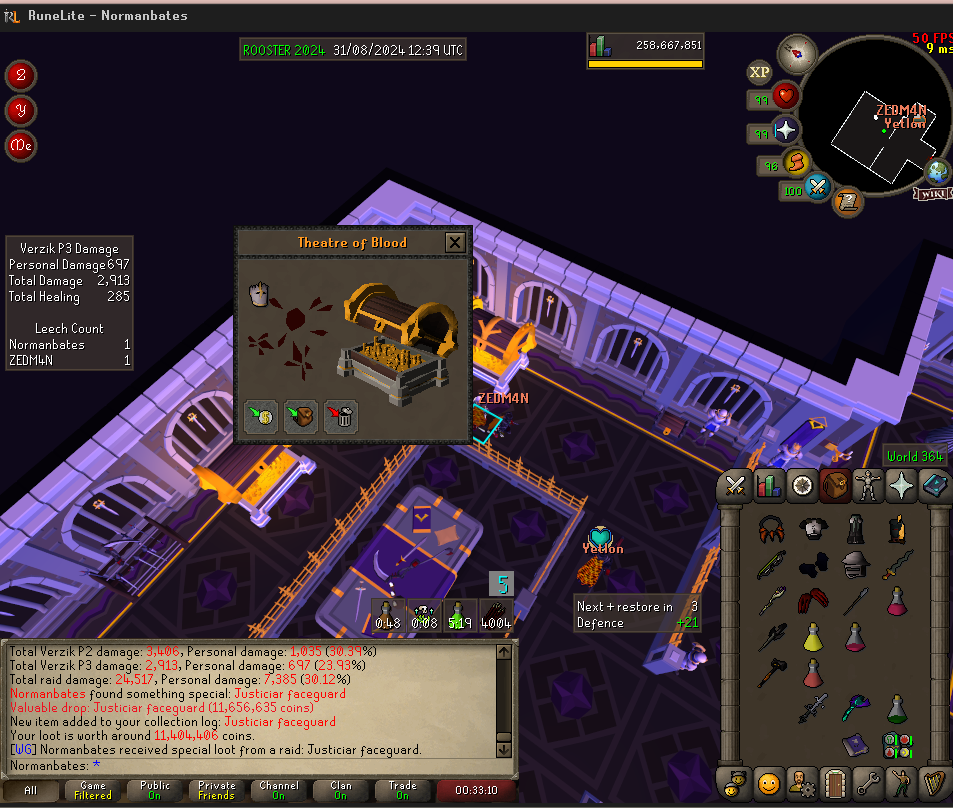This screenshot has width=953, height=808.
Task: Open the Logout door tab
Action: click(x=835, y=781)
